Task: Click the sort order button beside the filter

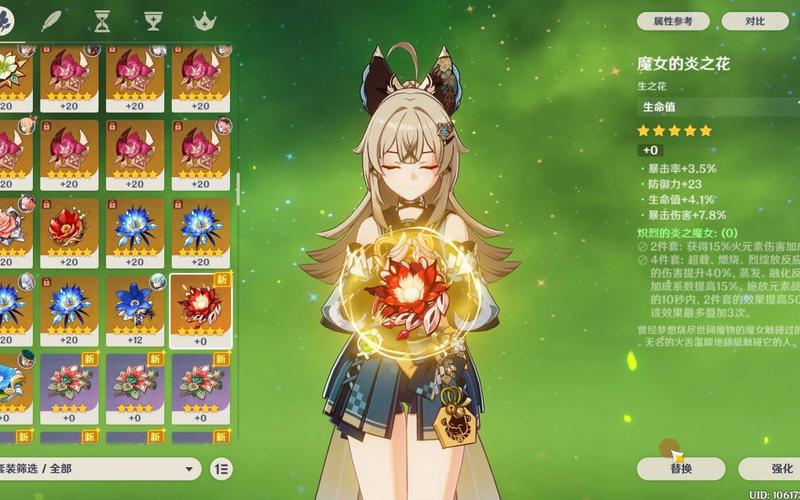Action: tap(222, 468)
